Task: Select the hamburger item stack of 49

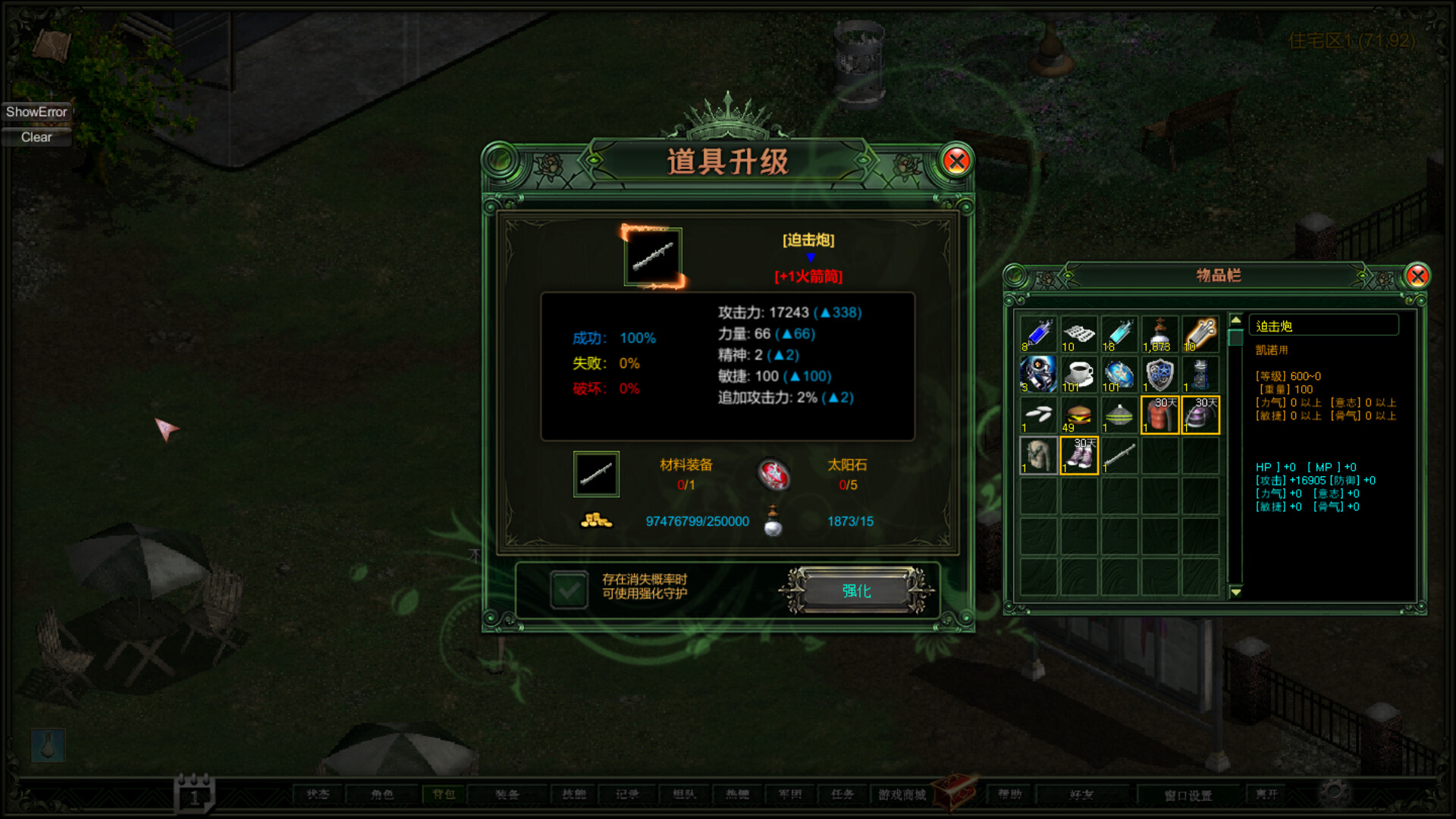Action: point(1078,416)
